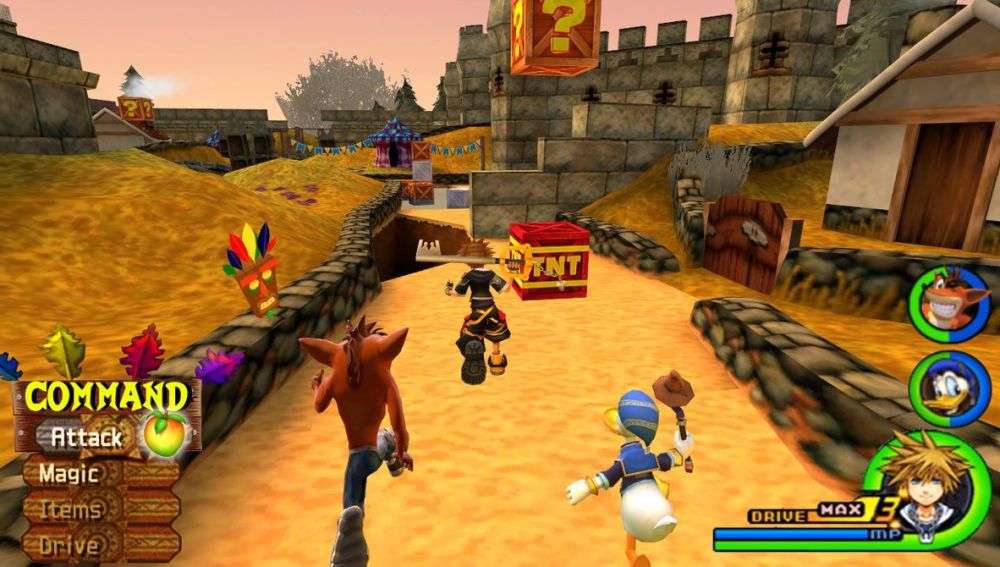
Task: Activate the Drive command
Action: coord(70,545)
